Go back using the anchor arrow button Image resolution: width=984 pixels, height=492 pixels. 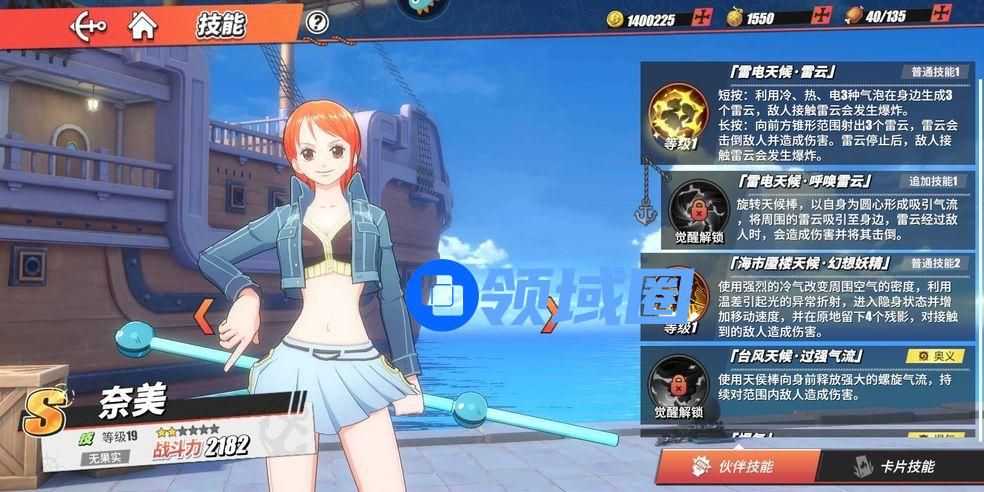click(88, 24)
